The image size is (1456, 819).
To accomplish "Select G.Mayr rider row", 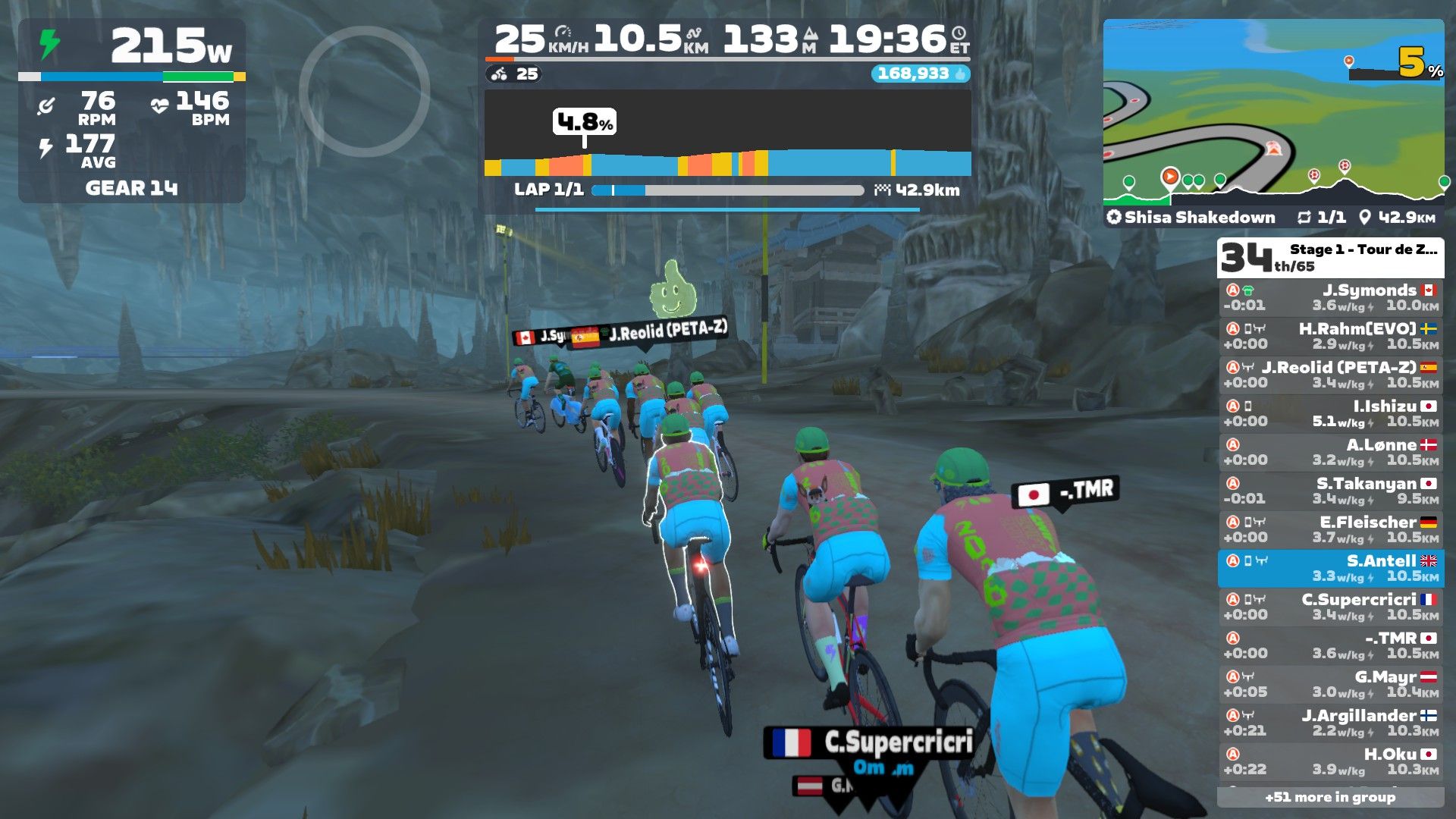I will 1331,684.
